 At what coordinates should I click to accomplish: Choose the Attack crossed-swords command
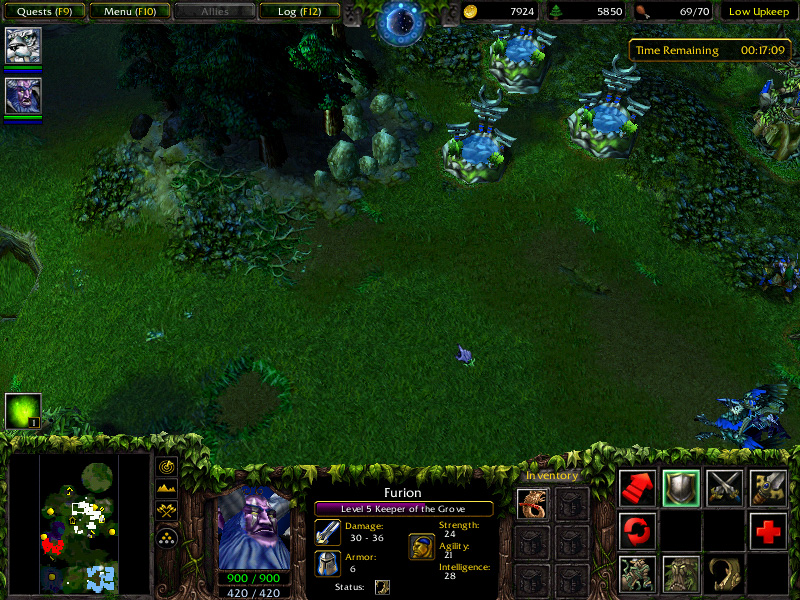[725, 487]
